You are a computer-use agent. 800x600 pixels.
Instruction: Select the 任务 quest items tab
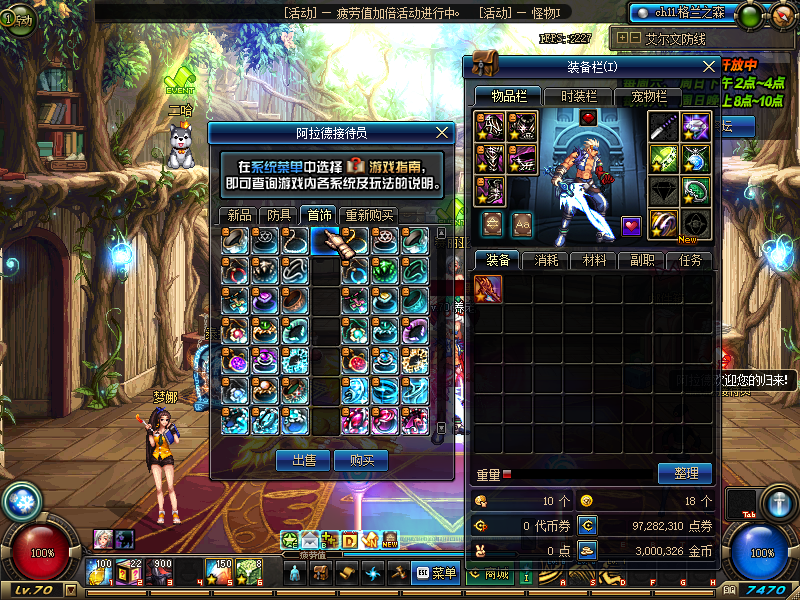(x=690, y=260)
